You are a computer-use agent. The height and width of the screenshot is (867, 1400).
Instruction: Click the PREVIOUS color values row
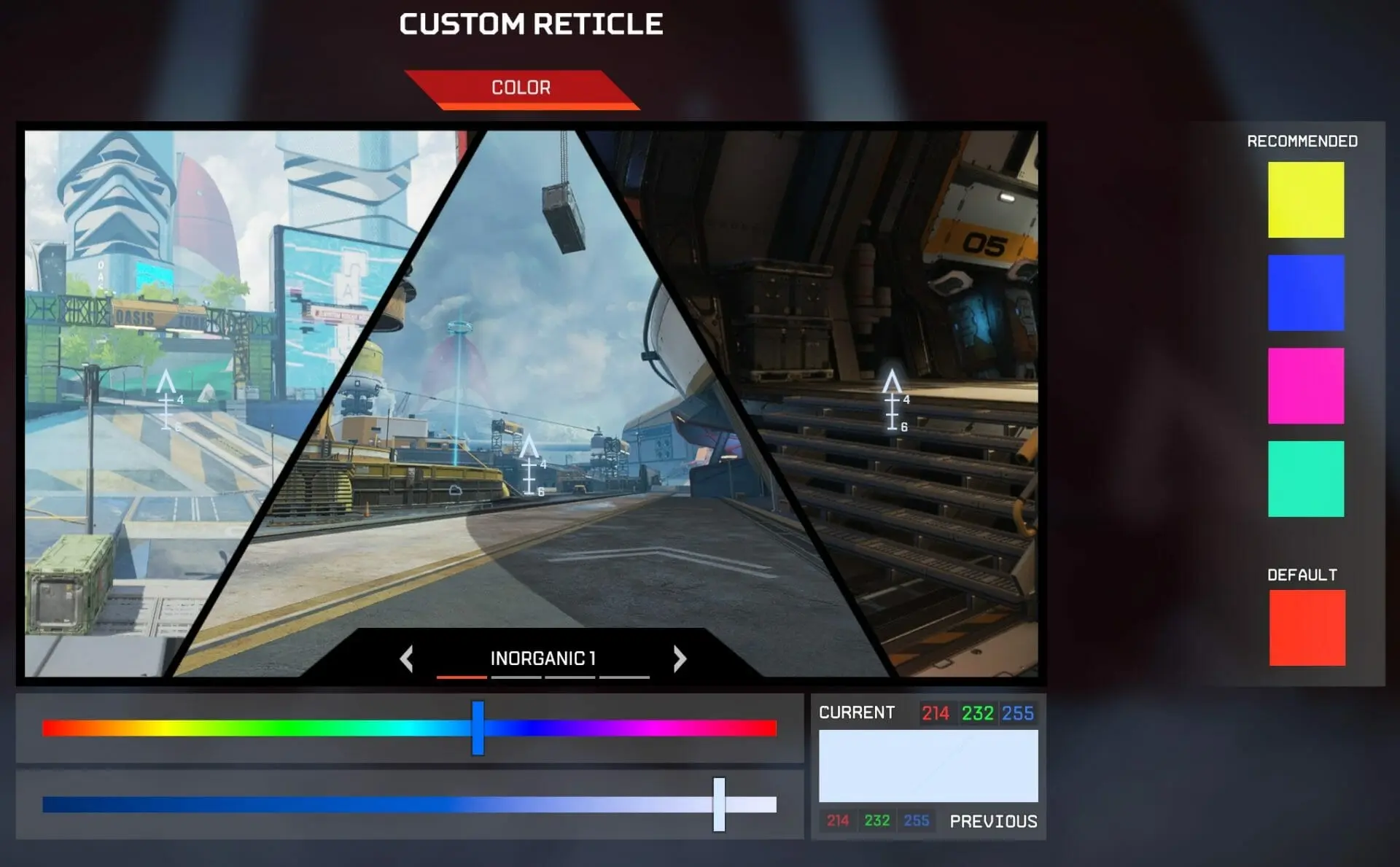pyautogui.click(x=879, y=820)
